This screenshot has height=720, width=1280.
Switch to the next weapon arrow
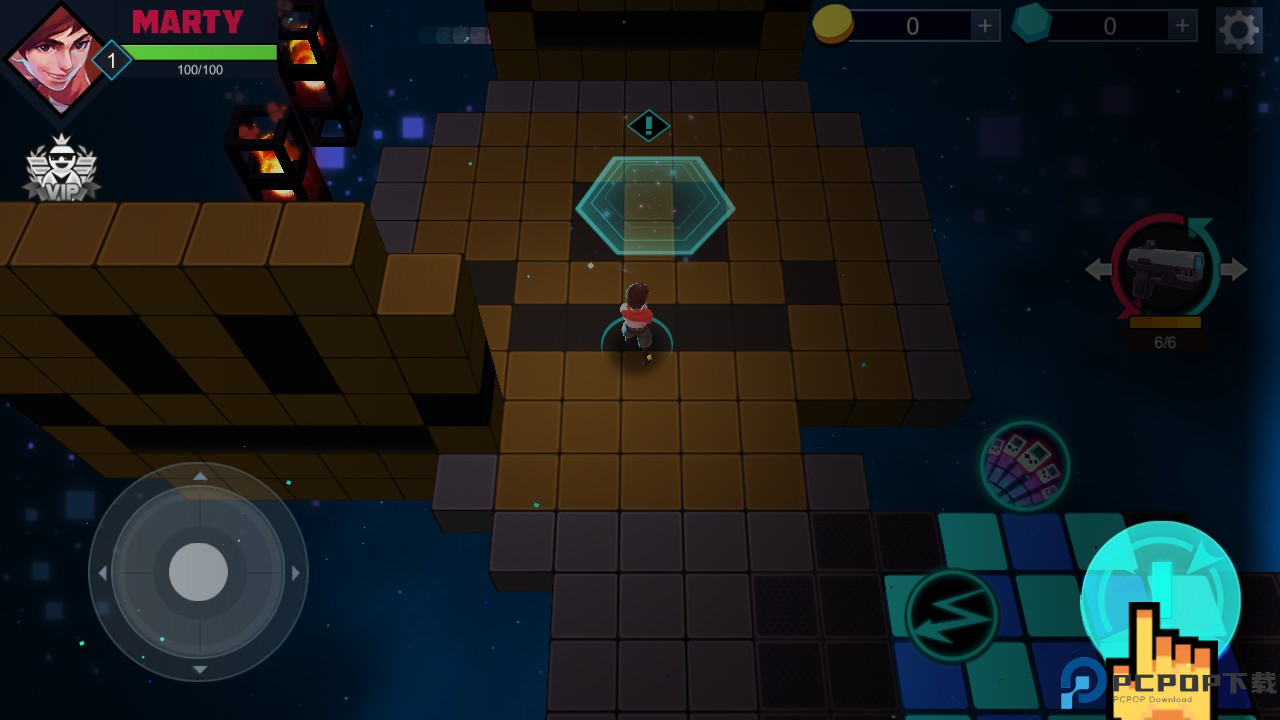(1235, 269)
